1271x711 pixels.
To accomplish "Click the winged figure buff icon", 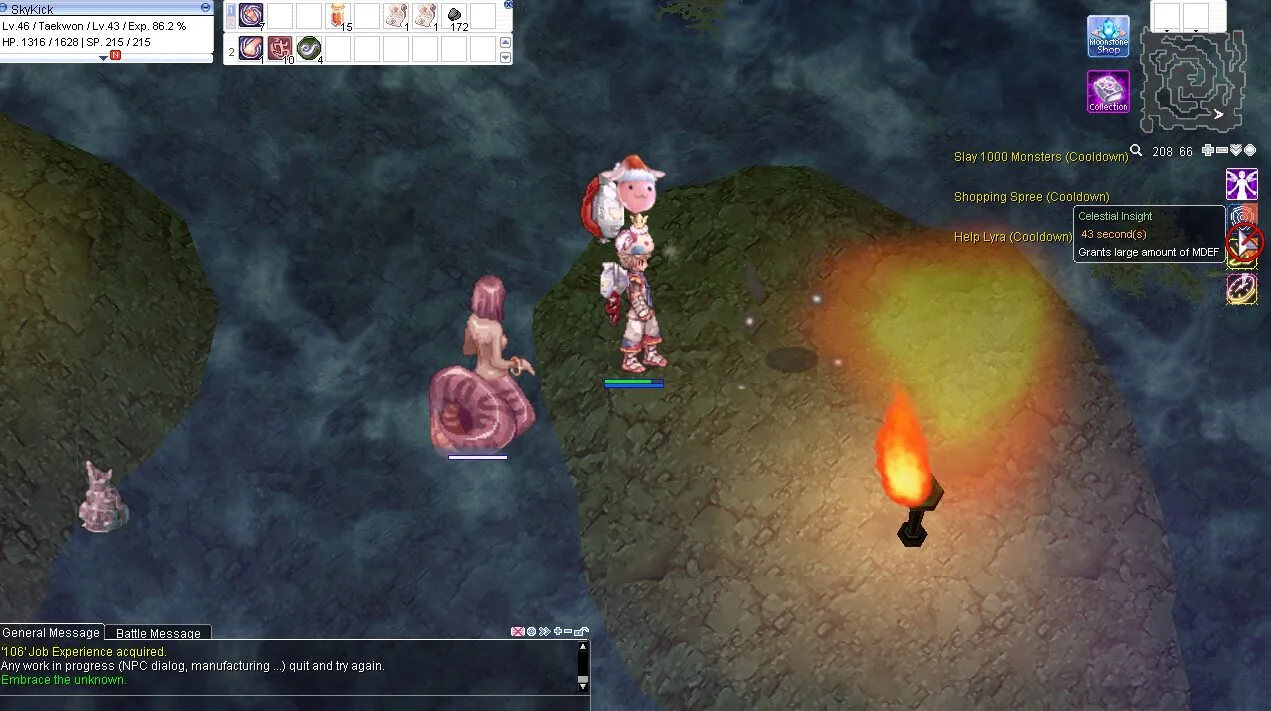I will [x=1241, y=184].
